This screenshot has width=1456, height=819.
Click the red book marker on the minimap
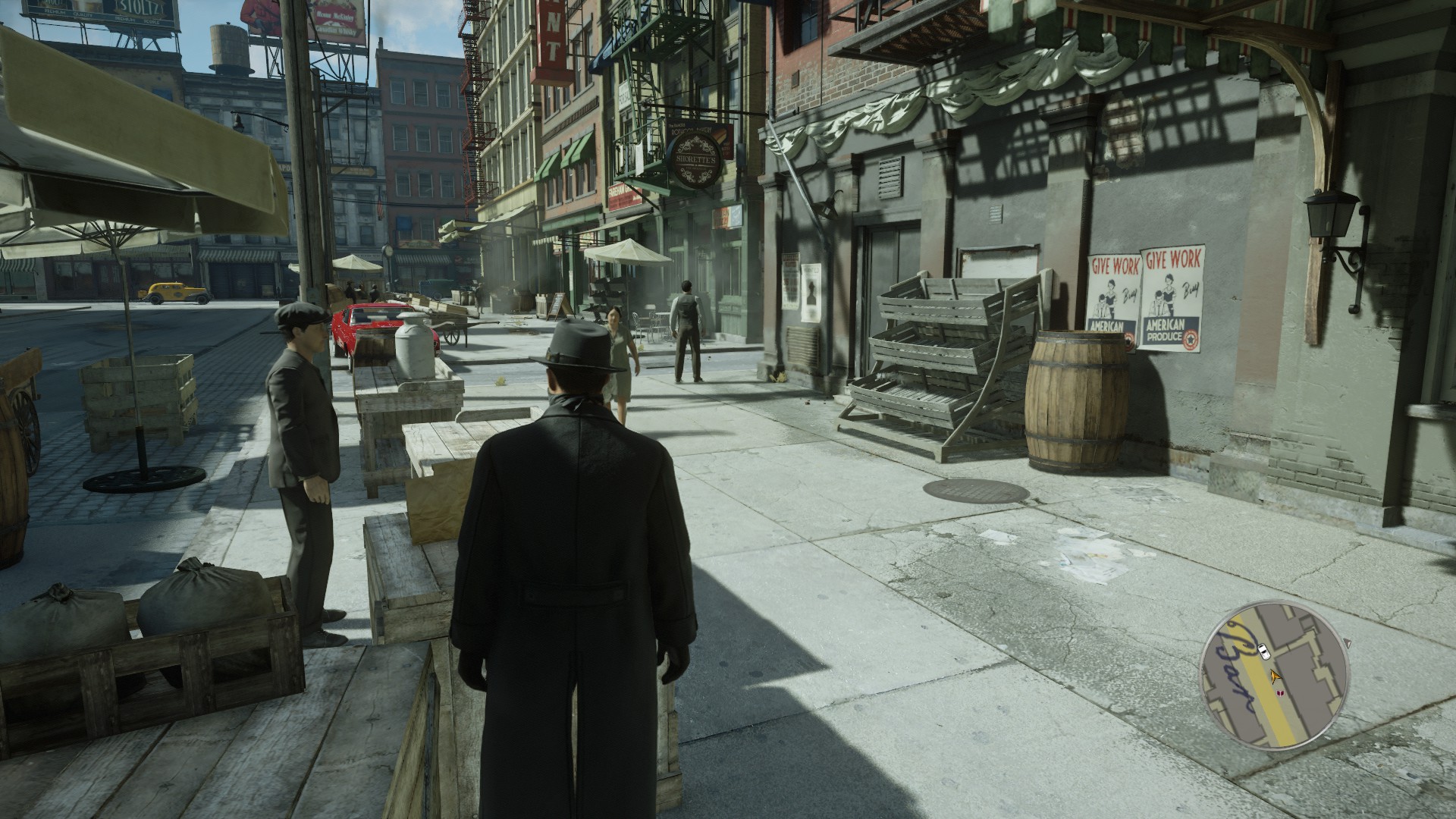tap(1281, 692)
